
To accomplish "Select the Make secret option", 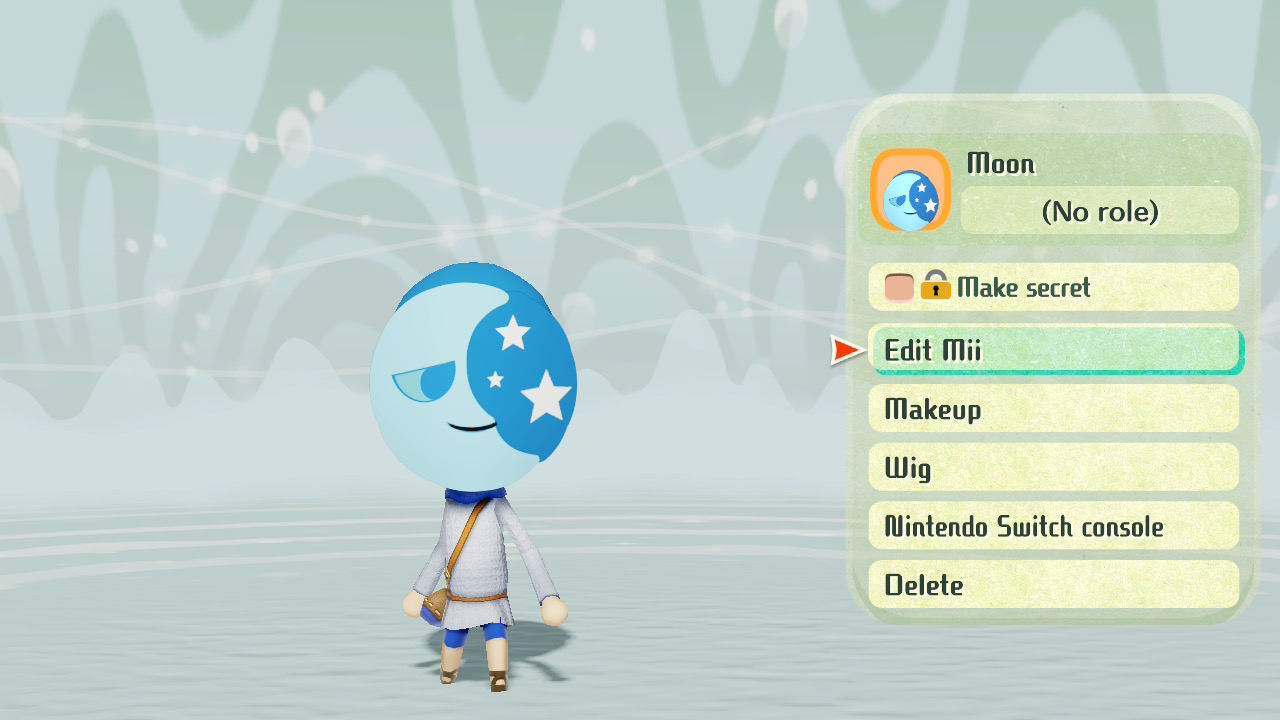I will click(x=1053, y=288).
